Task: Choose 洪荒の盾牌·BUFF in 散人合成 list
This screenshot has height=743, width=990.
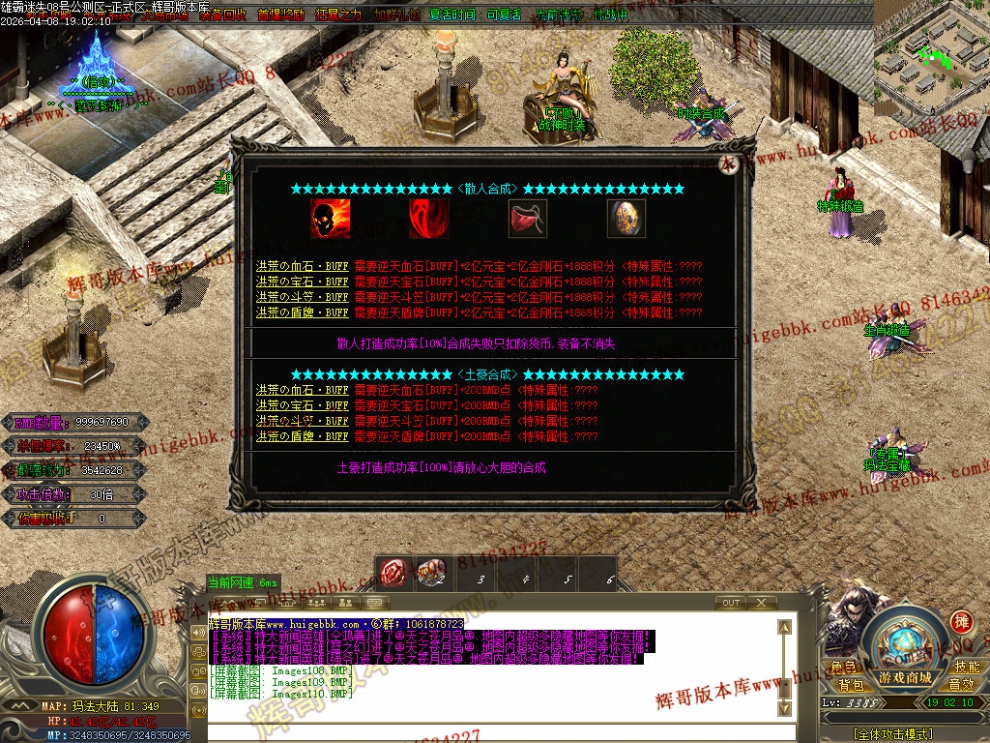Action: tap(301, 312)
